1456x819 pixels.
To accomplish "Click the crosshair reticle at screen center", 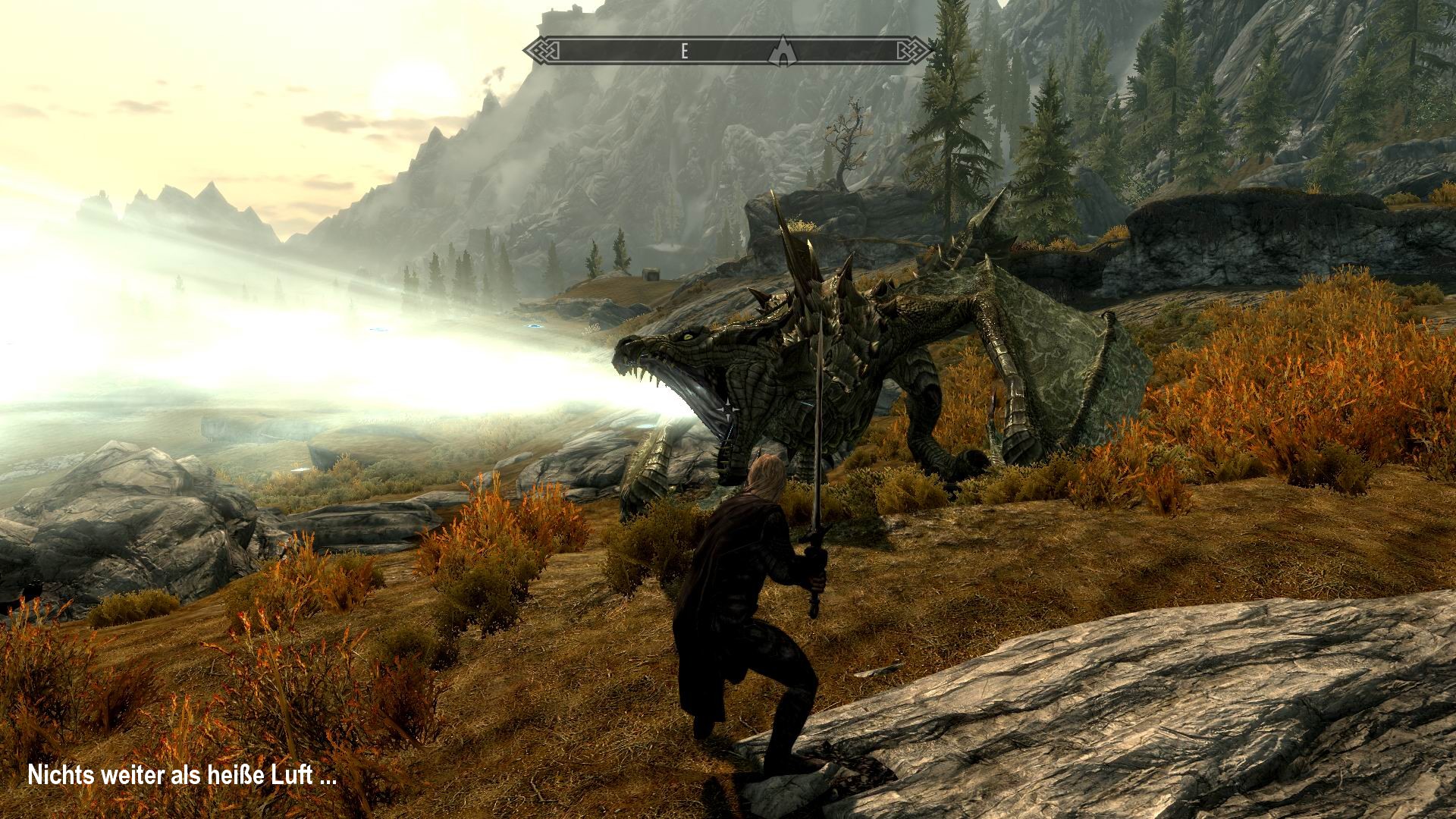I will tap(728, 409).
